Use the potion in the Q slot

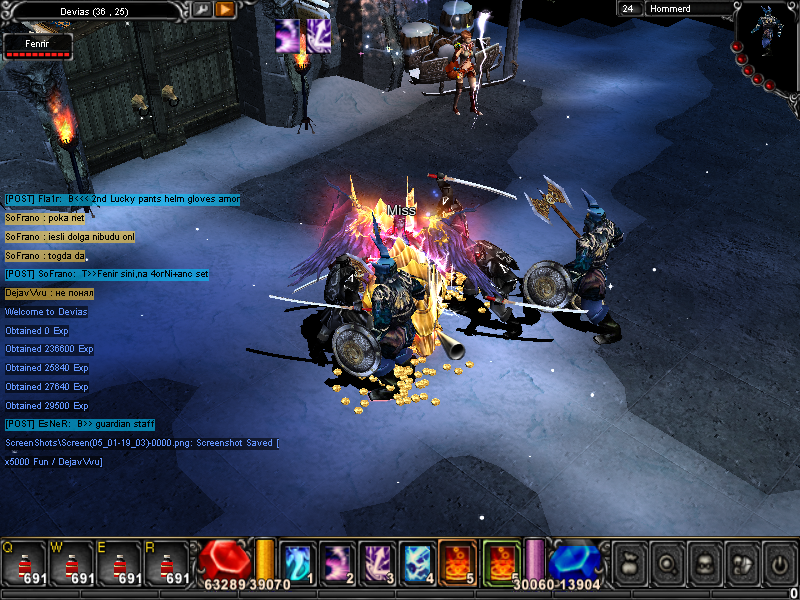24,563
